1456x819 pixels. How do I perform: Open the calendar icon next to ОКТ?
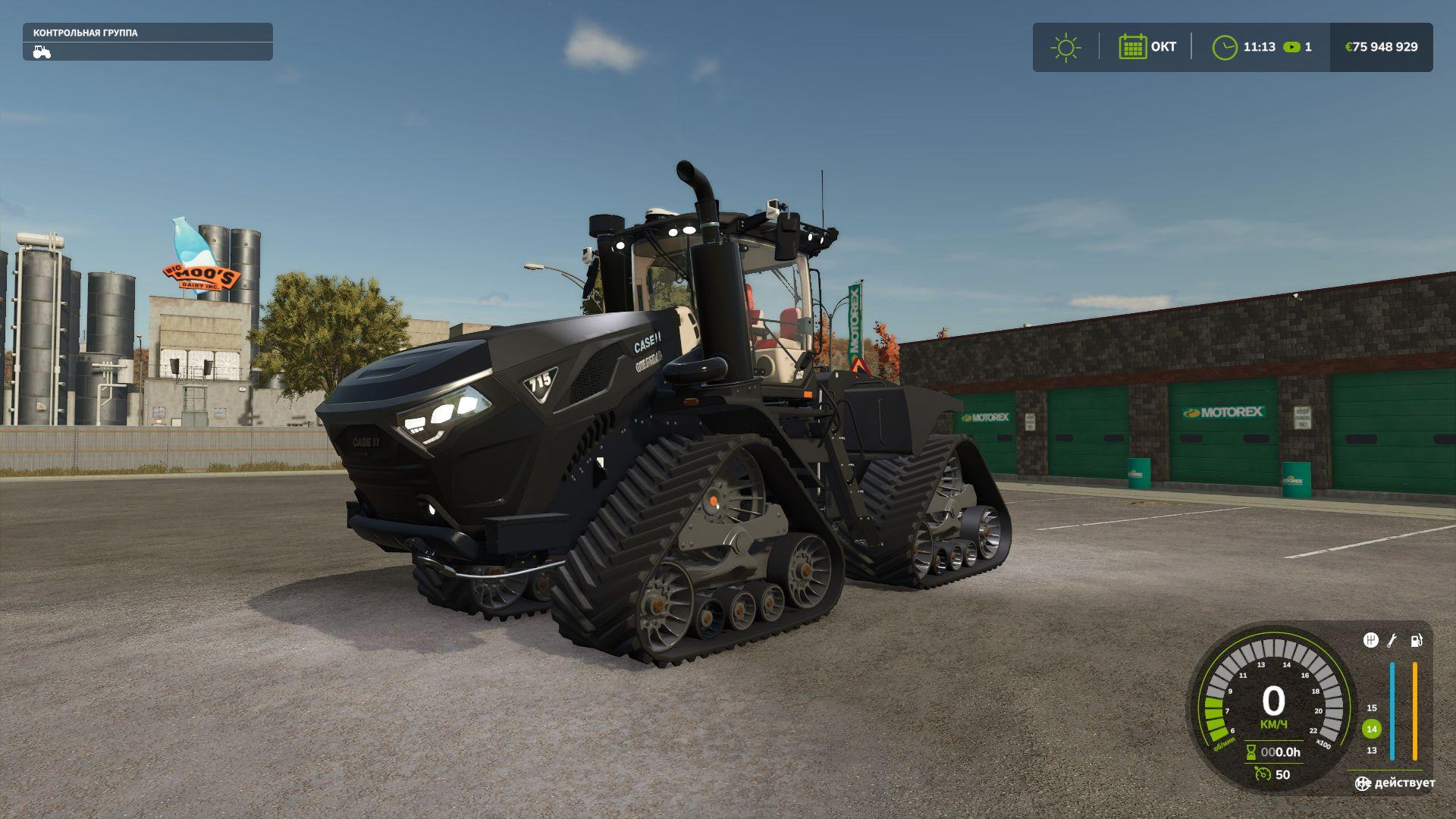[x=1132, y=47]
